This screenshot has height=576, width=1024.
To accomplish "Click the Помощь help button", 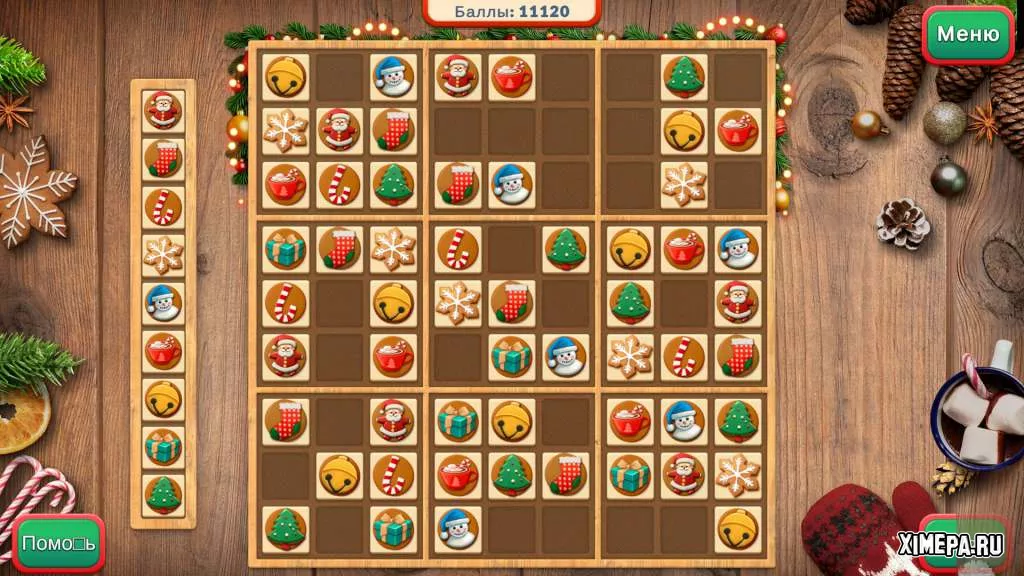I will [59, 544].
